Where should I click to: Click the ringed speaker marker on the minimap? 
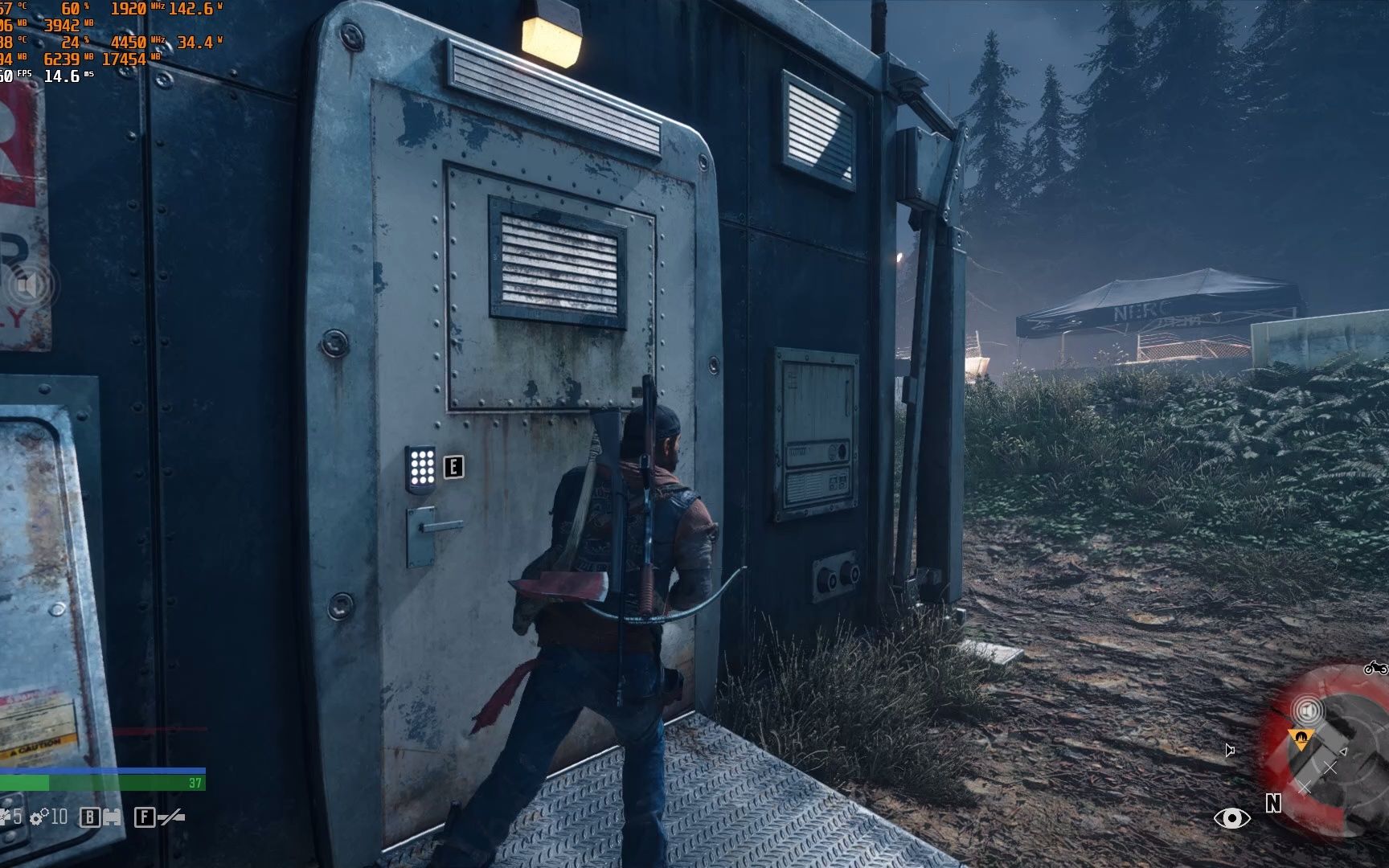coord(1308,710)
